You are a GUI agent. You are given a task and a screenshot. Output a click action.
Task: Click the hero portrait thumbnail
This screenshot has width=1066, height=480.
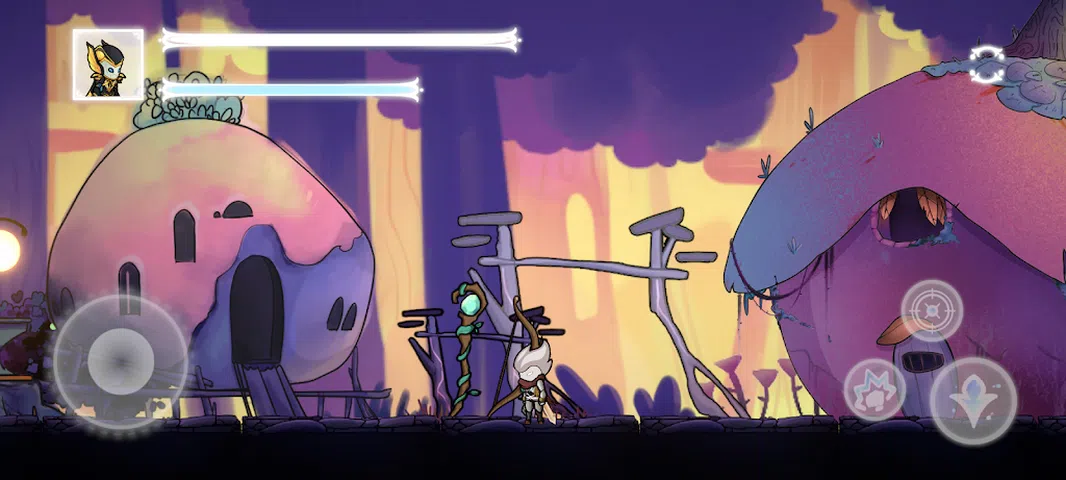click(x=108, y=65)
